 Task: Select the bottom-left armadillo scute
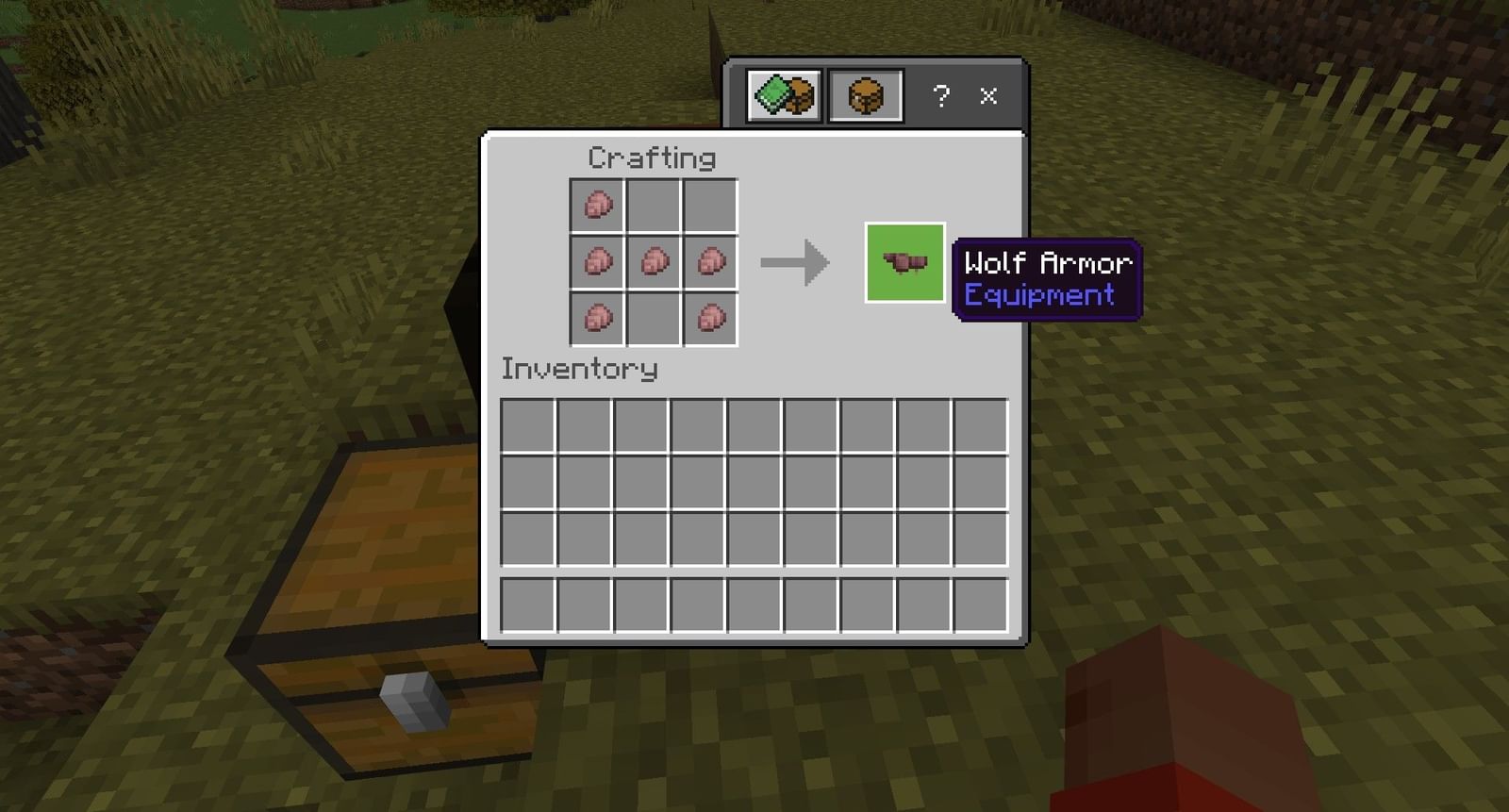597,319
